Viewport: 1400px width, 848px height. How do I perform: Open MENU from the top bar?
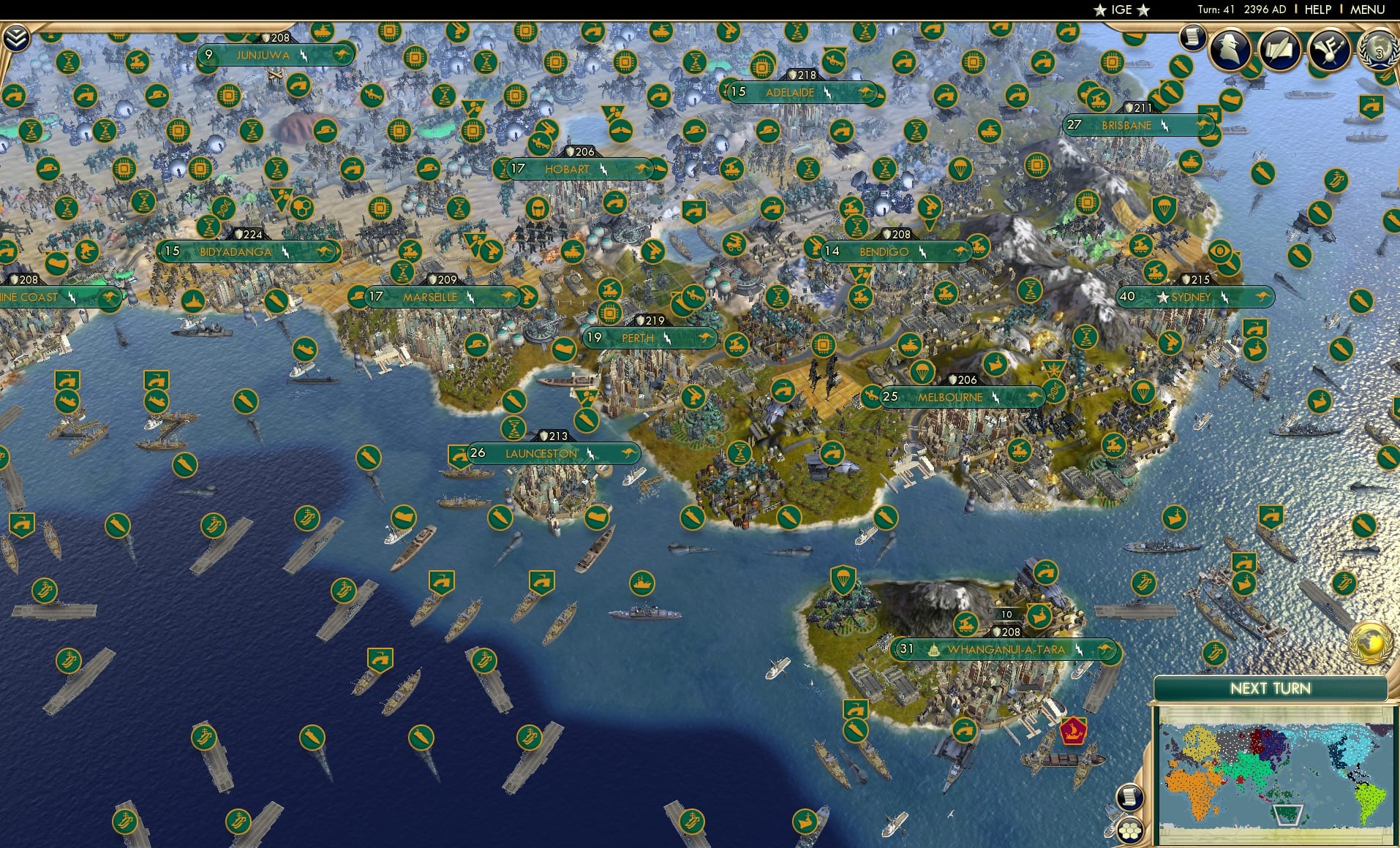[x=1366, y=10]
